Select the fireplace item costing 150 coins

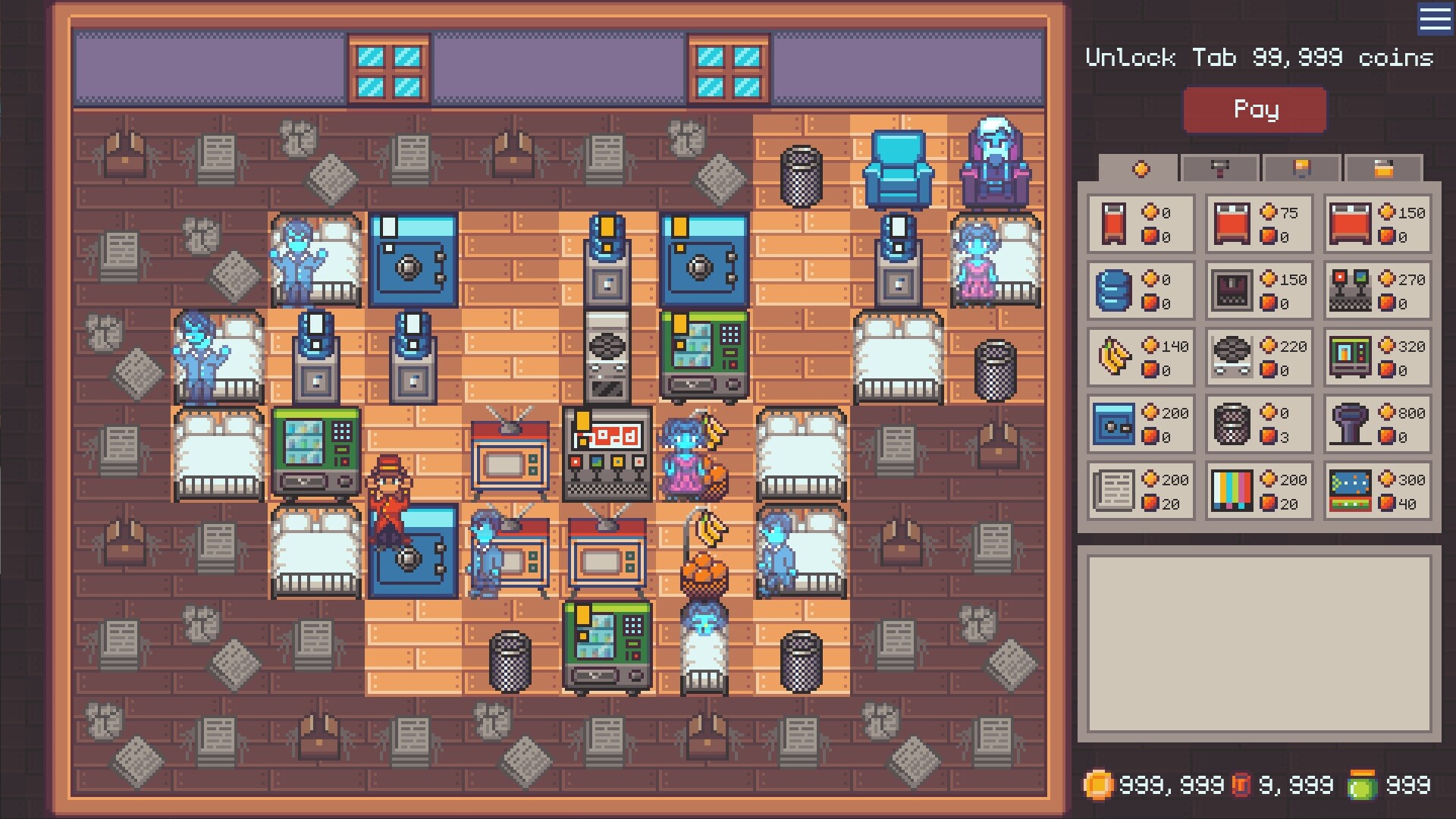[x=1259, y=291]
